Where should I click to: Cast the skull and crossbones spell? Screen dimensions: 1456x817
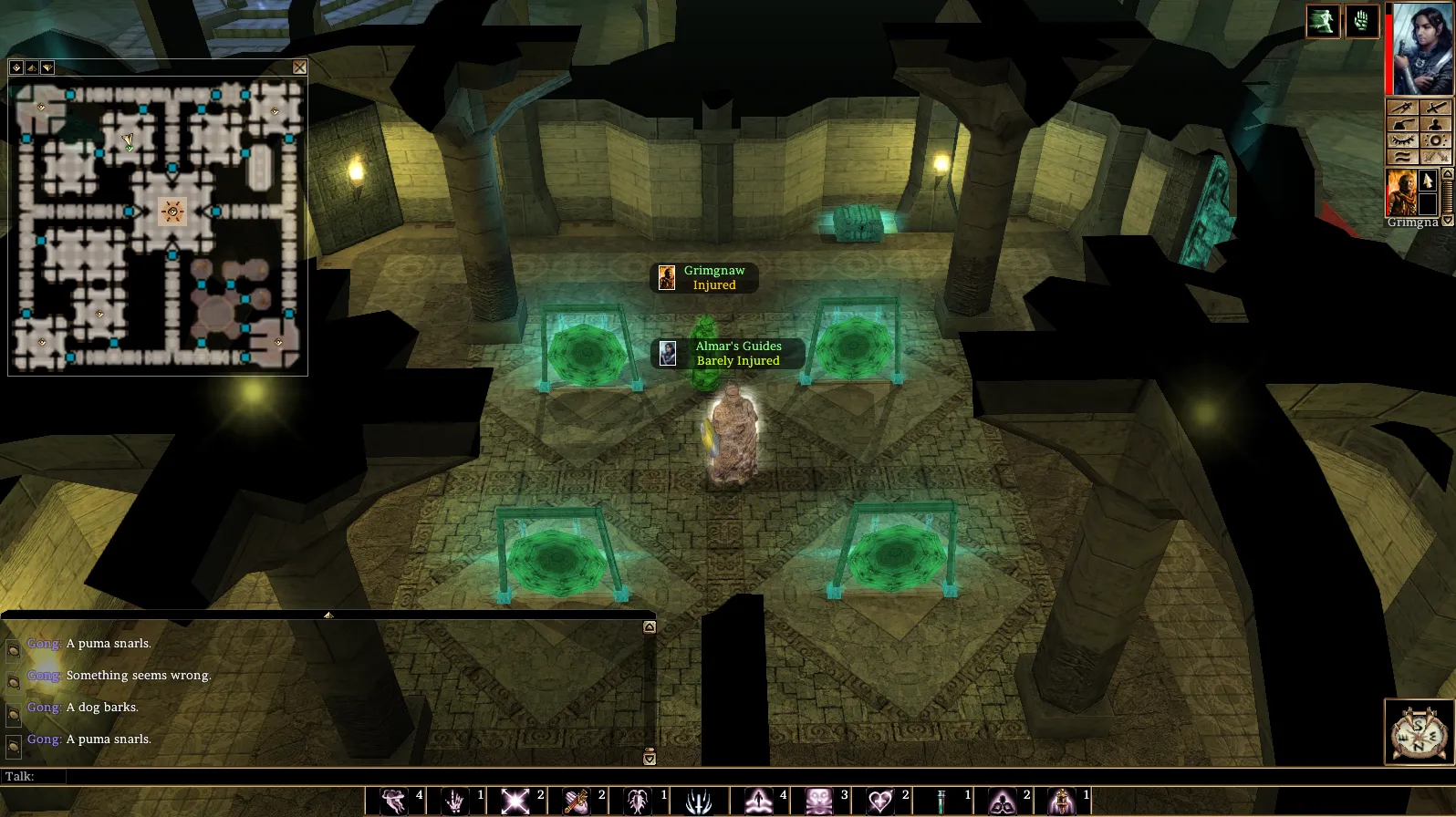click(818, 801)
